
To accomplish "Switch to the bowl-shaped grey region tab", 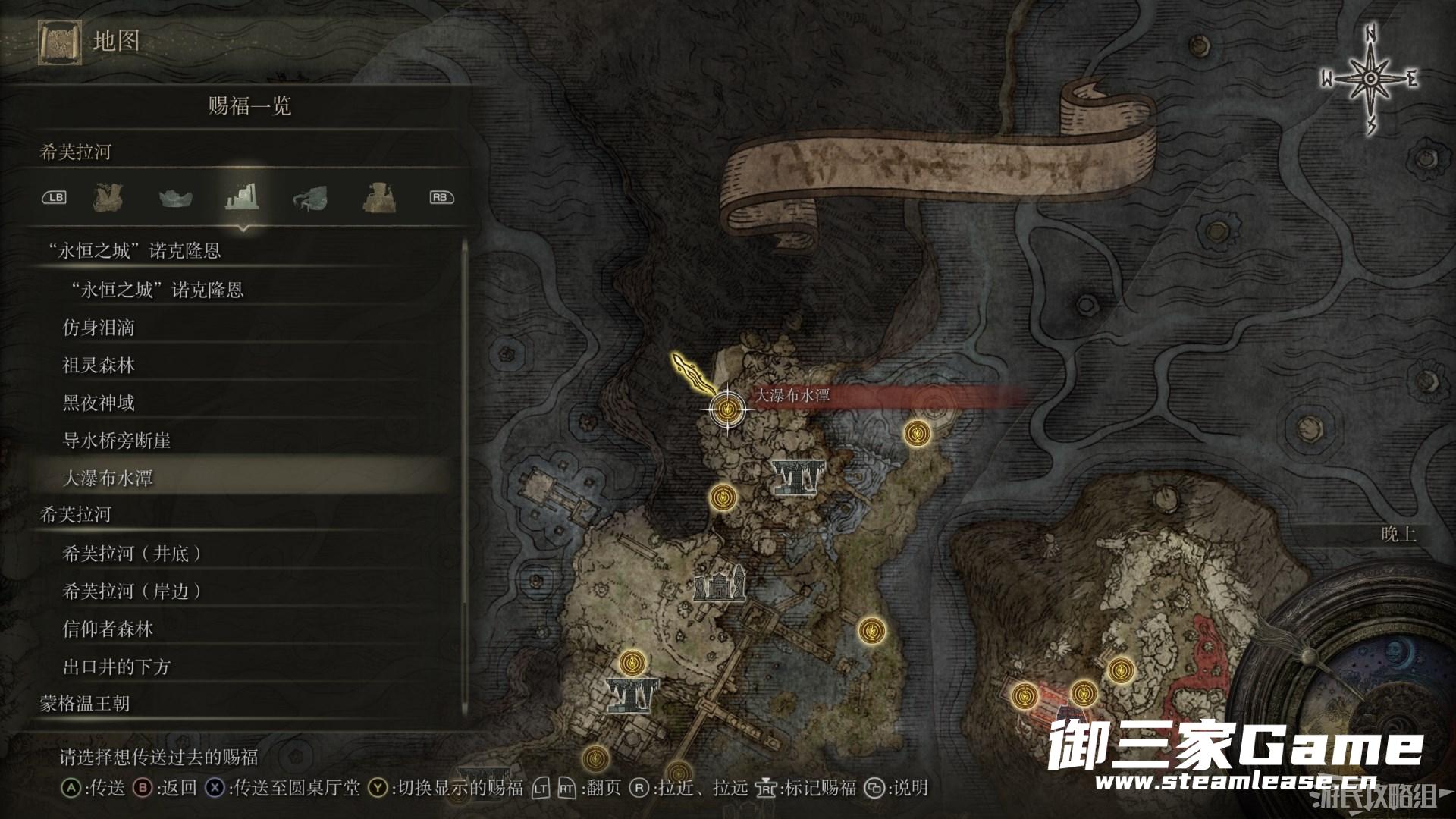I will click(177, 199).
